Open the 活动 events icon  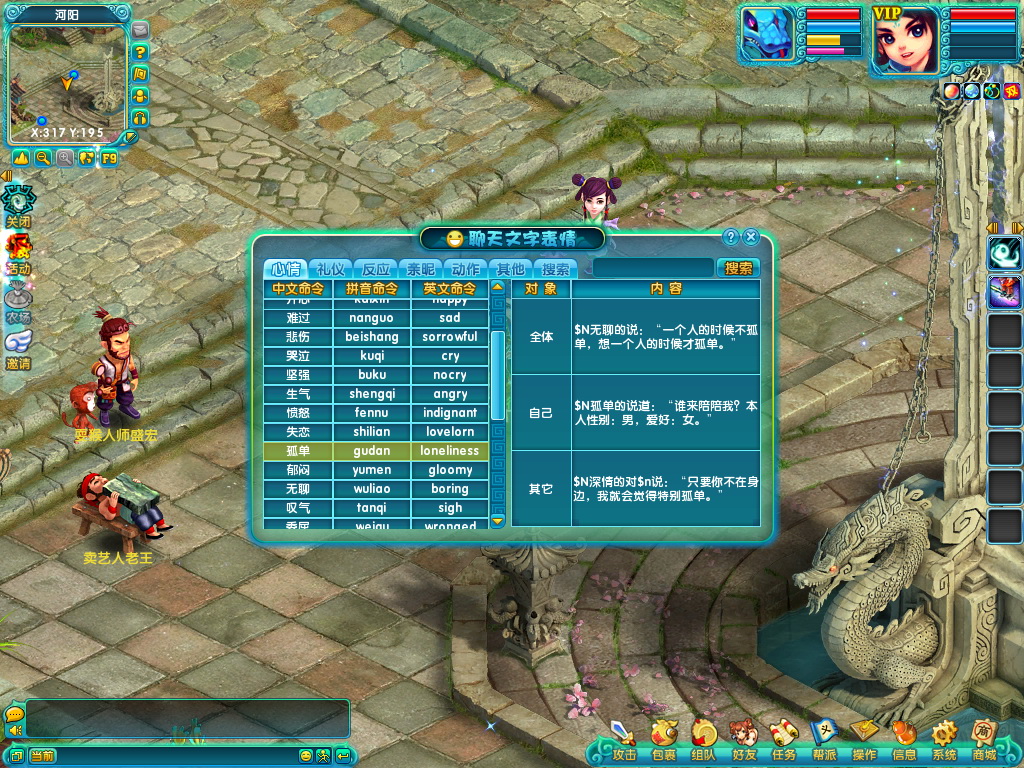point(18,253)
